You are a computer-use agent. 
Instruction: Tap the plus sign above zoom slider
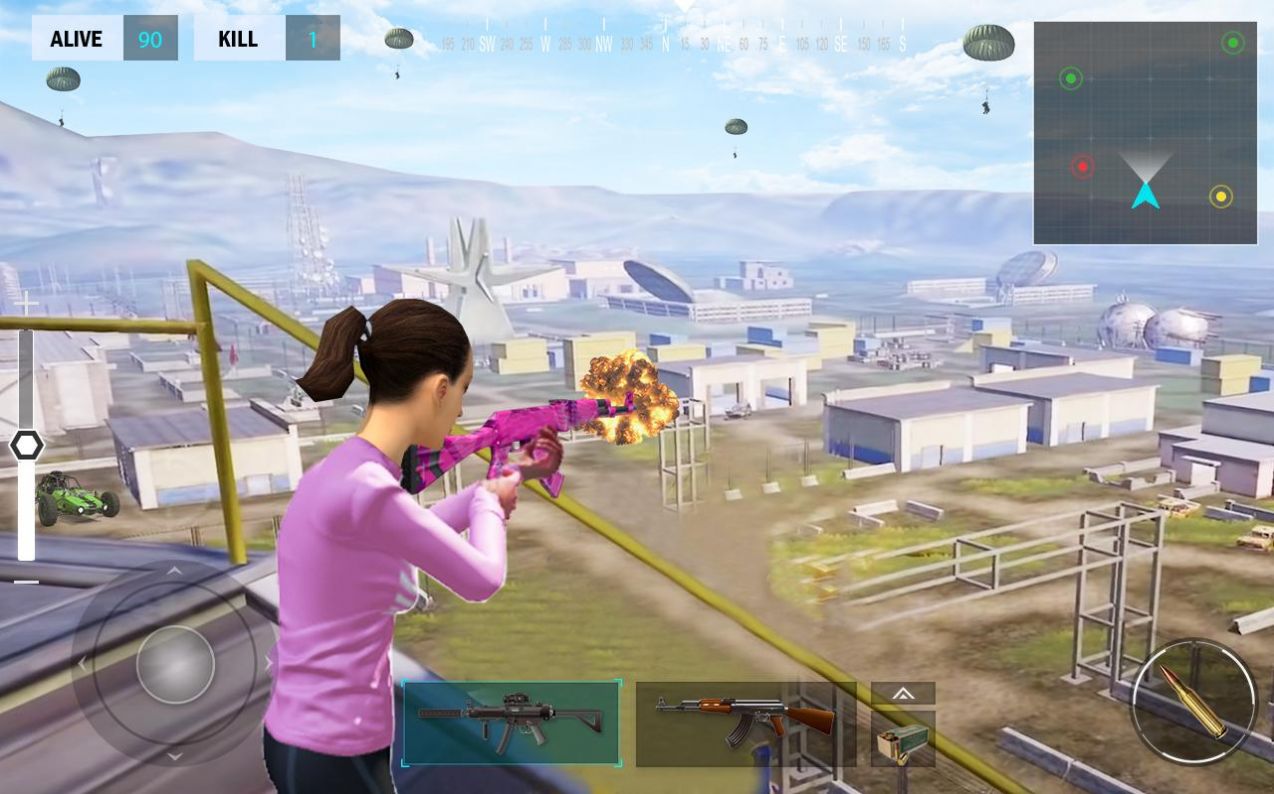[x=26, y=302]
